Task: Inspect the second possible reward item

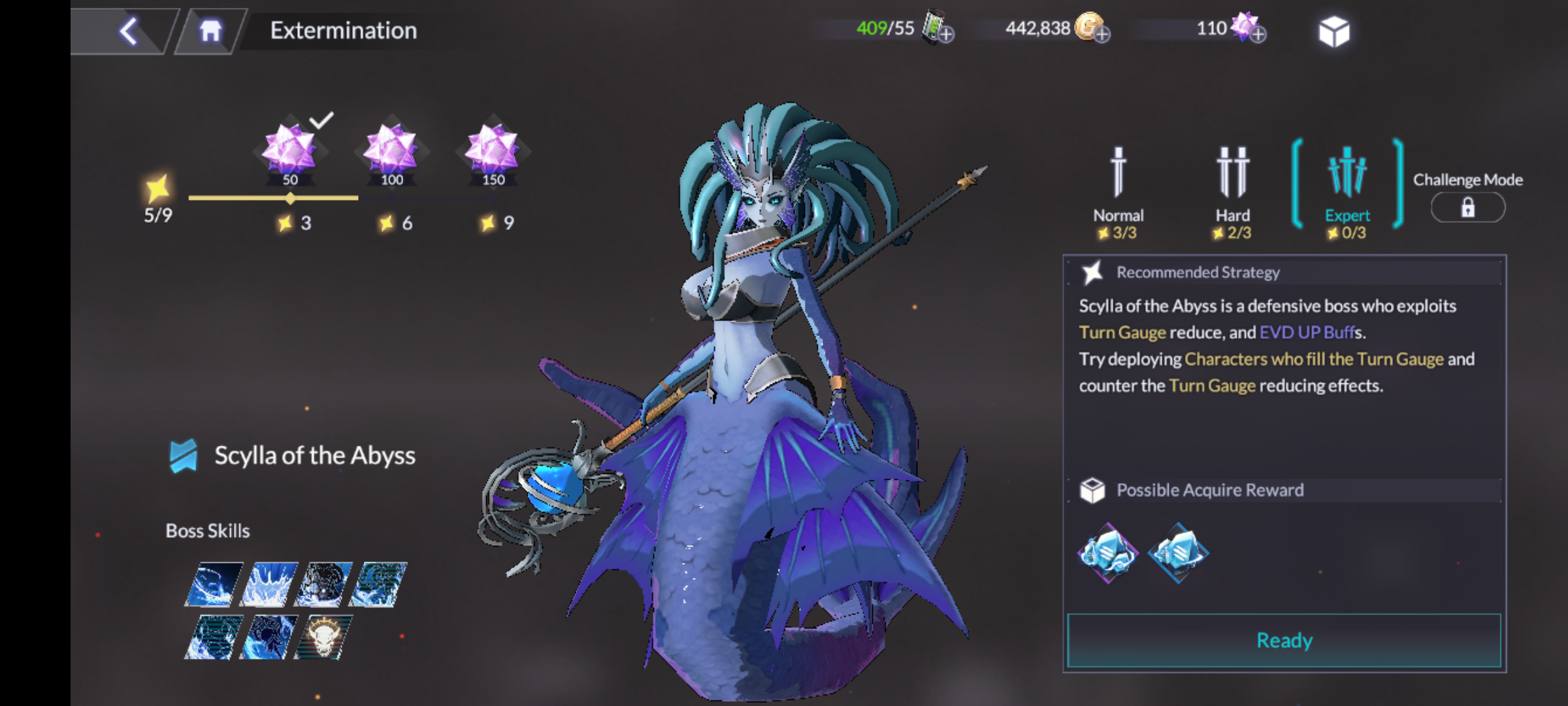Action: tap(1178, 552)
